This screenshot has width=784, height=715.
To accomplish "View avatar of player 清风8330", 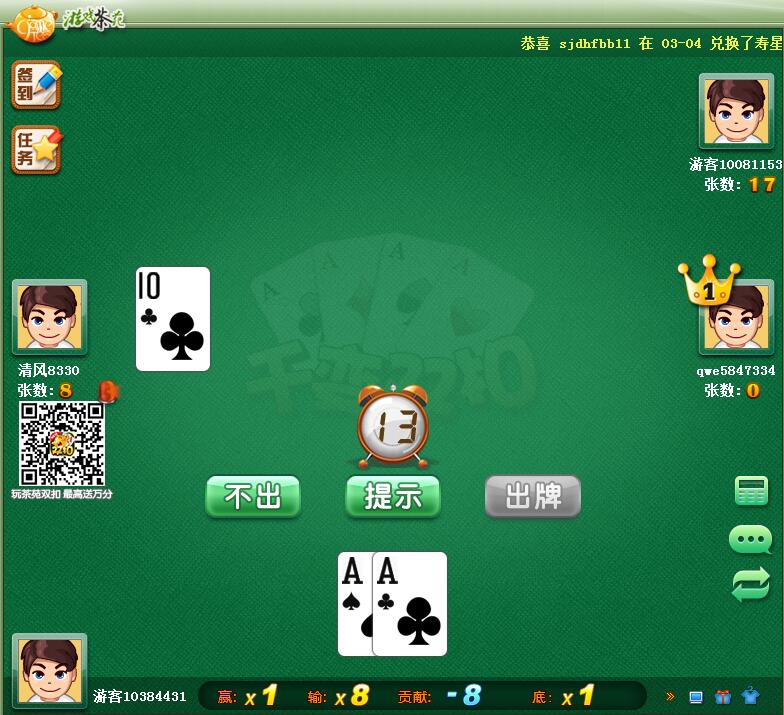I will (49, 317).
